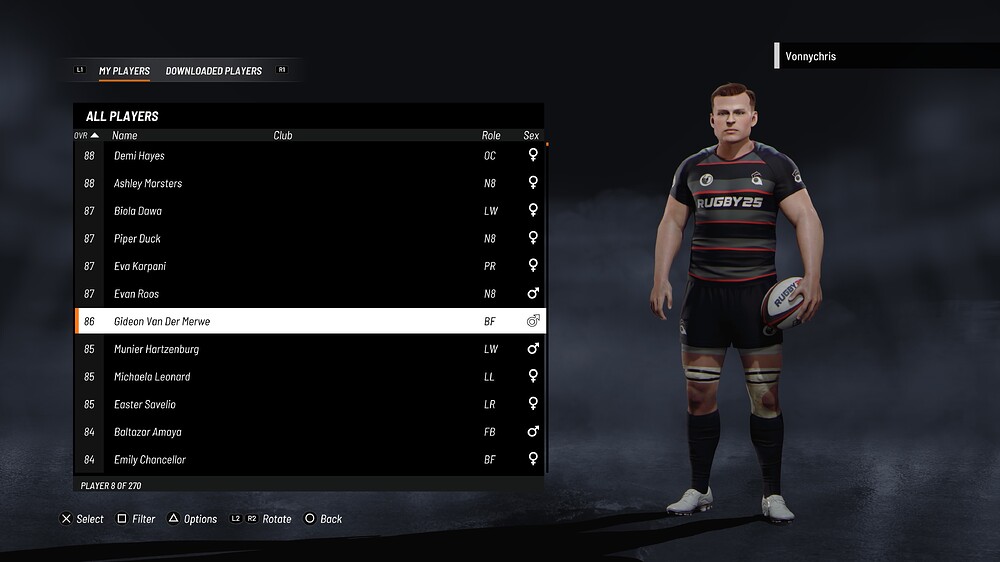
Task: Switch to the My Players tab
Action: pos(124,71)
